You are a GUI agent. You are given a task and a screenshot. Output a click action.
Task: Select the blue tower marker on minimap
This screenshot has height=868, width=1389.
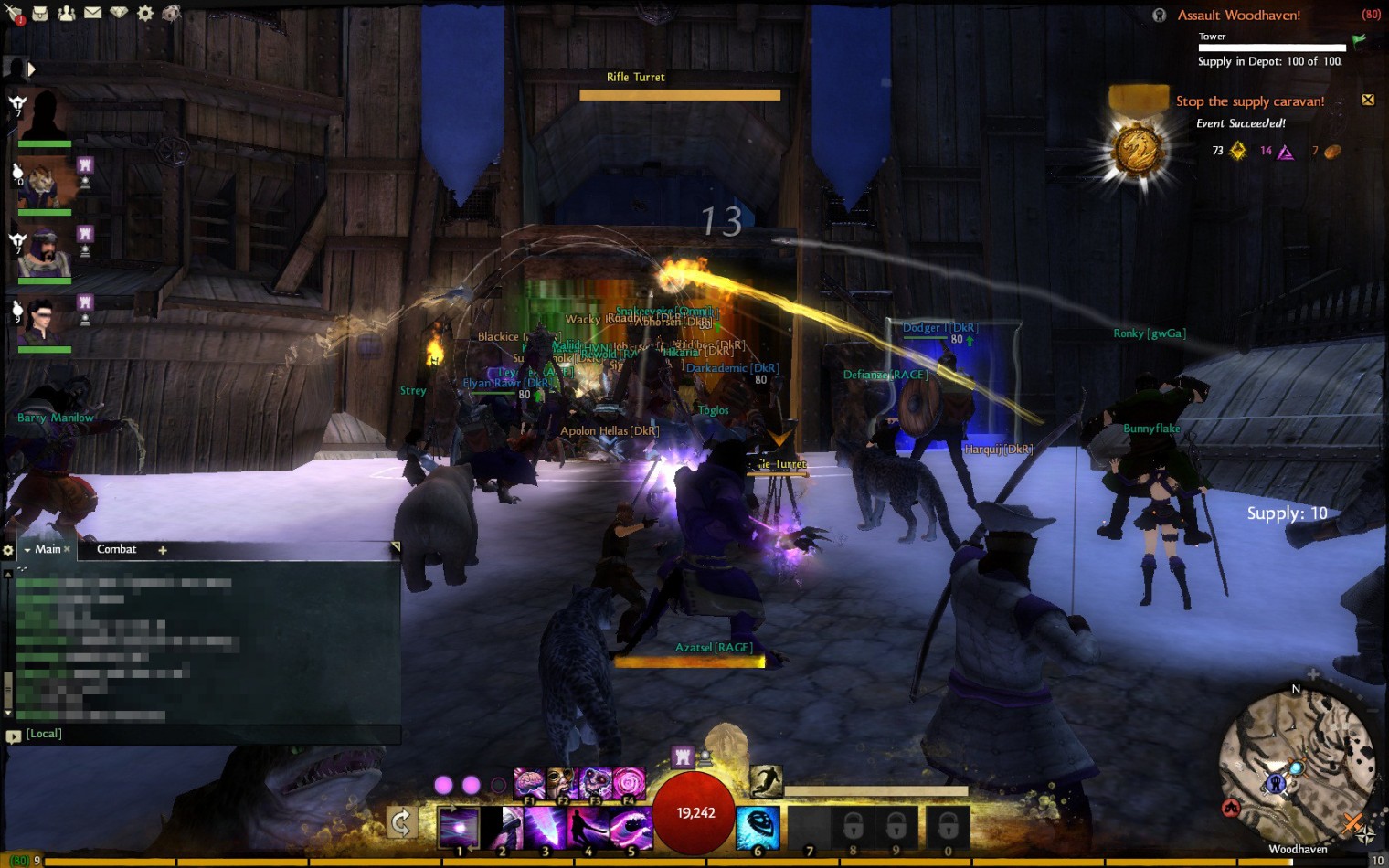(x=1276, y=783)
